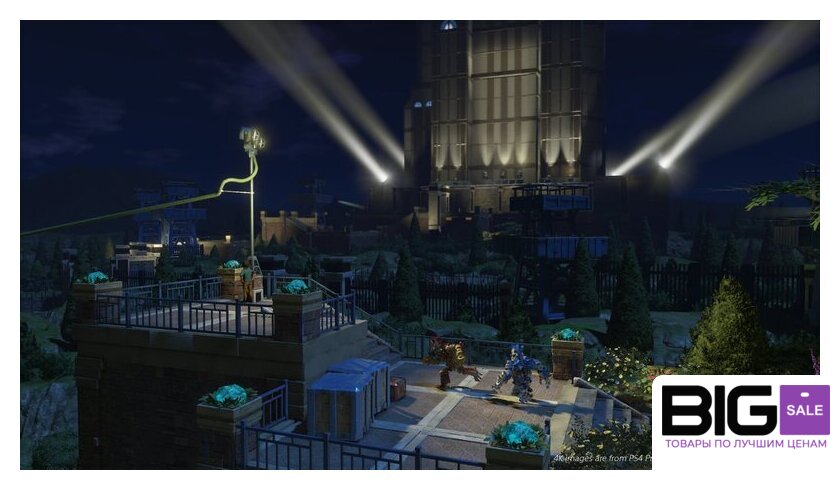
Task: Open the BIG SALE advertisement banner
Action: (x=745, y=416)
